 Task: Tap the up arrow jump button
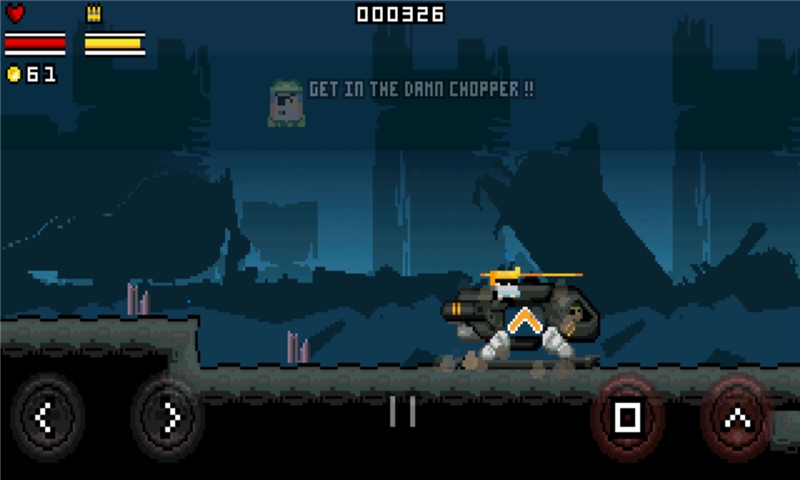click(736, 417)
